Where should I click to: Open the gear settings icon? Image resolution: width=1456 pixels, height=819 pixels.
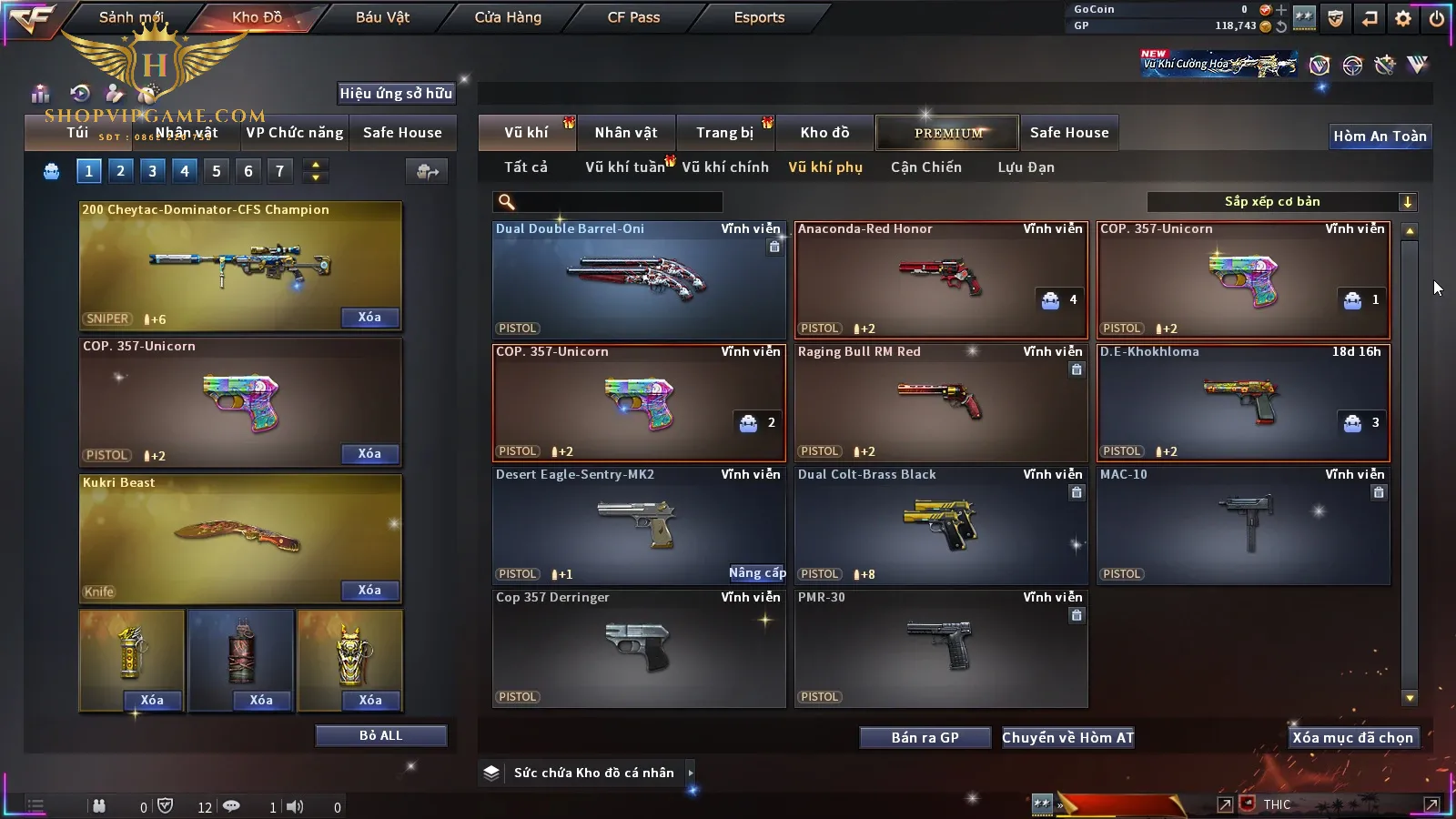click(1403, 18)
